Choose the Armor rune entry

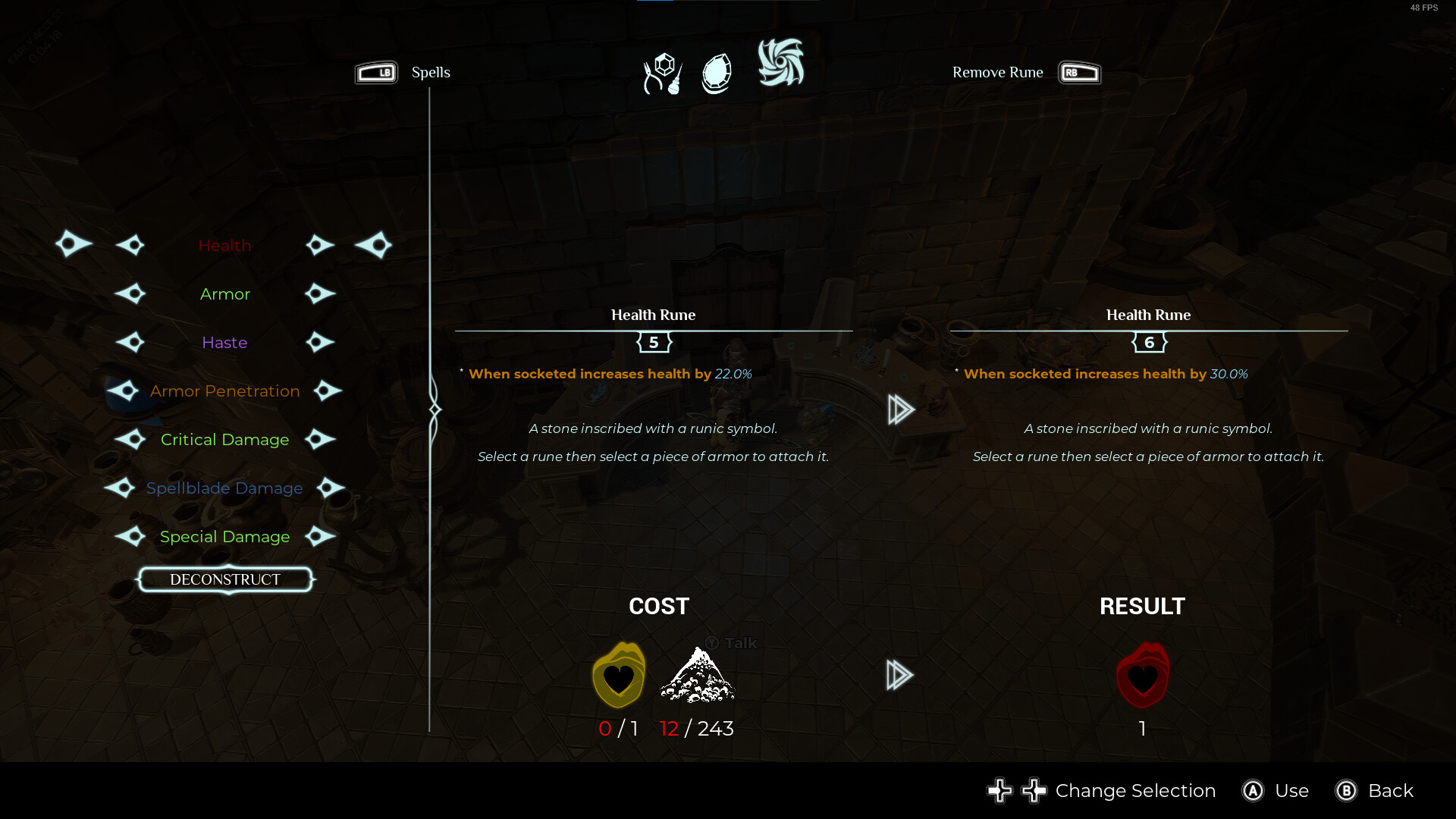click(x=224, y=294)
